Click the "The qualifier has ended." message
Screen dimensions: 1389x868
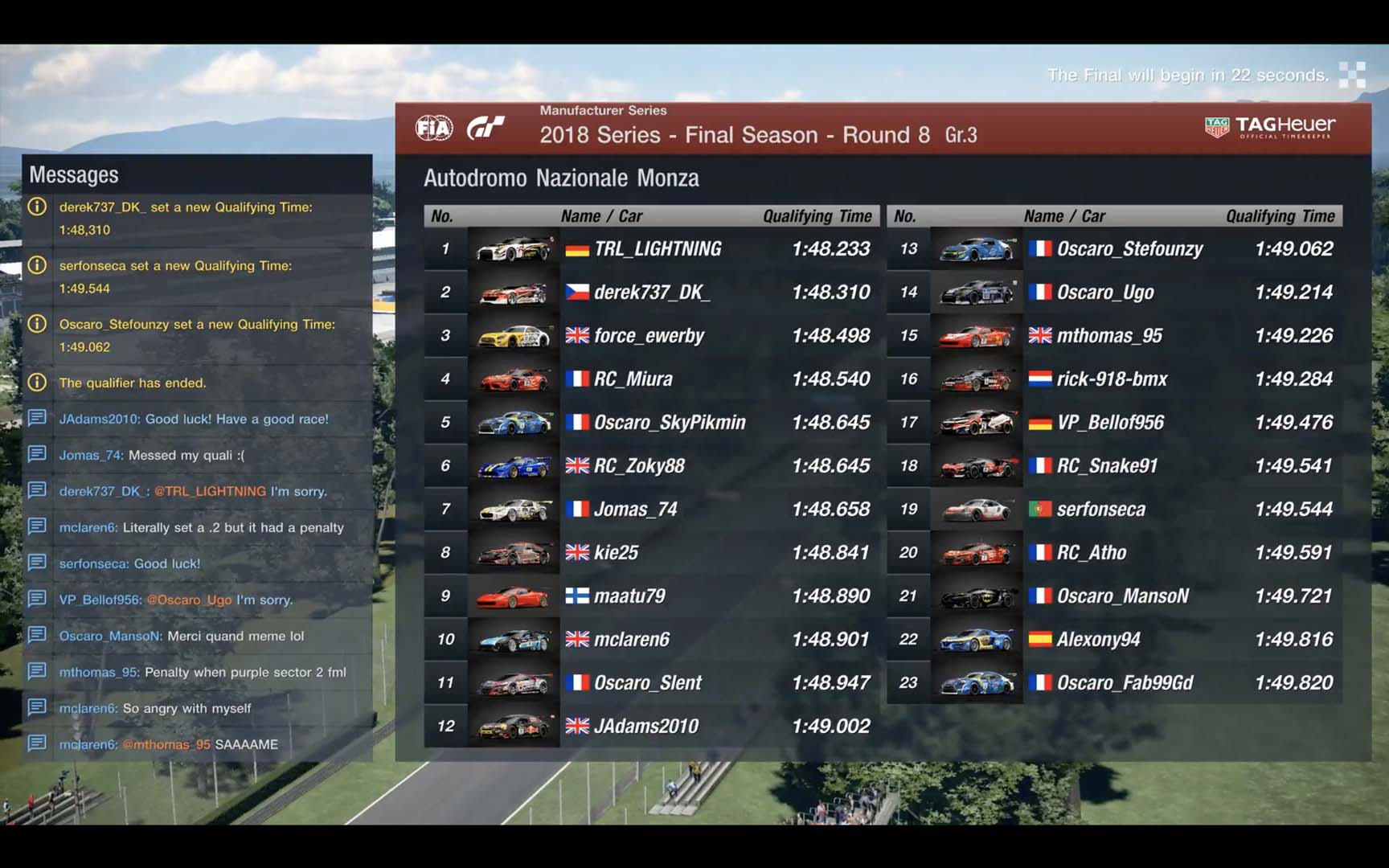(133, 383)
